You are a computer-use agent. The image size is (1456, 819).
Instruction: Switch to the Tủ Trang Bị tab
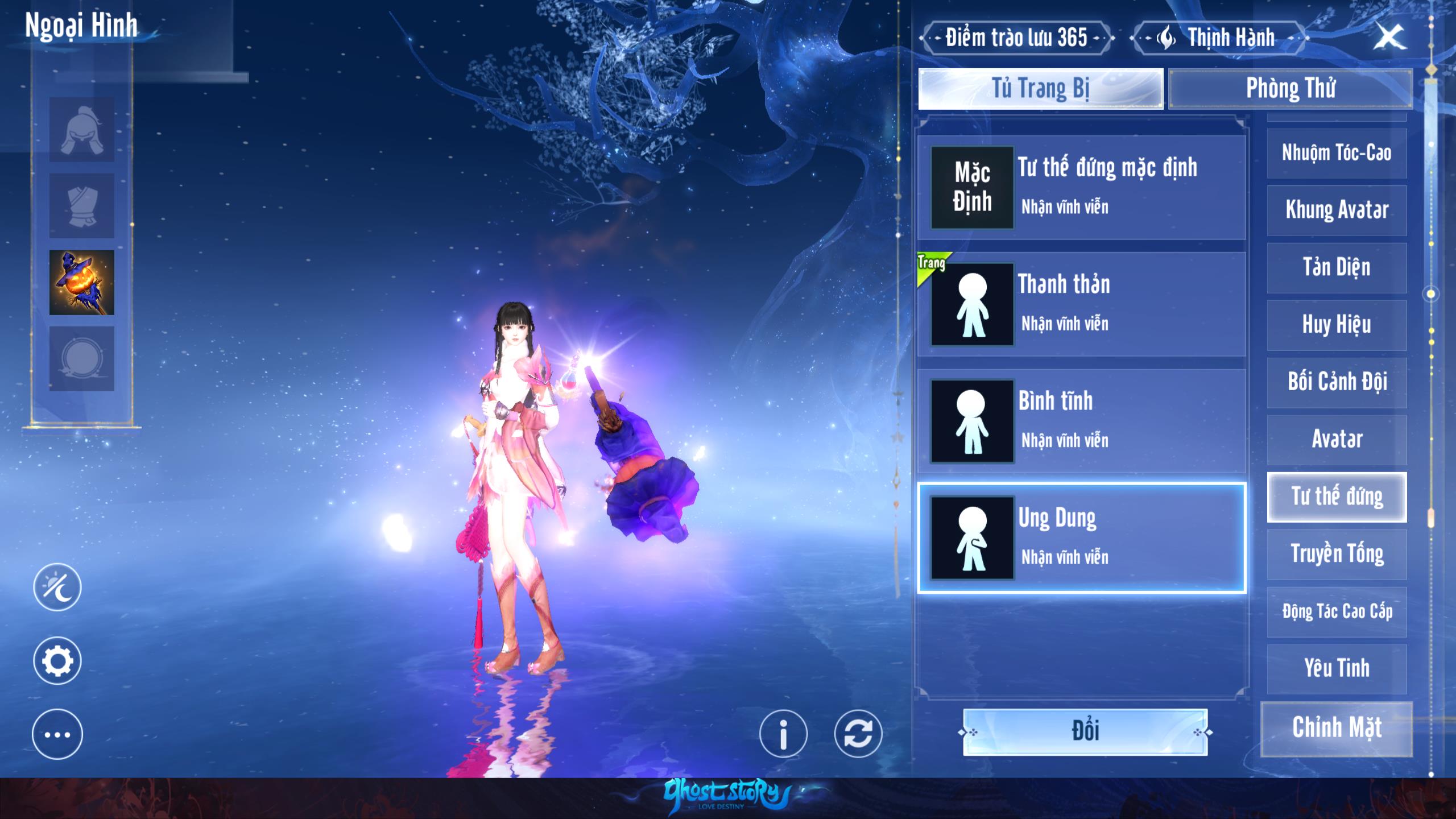pyautogui.click(x=1040, y=89)
